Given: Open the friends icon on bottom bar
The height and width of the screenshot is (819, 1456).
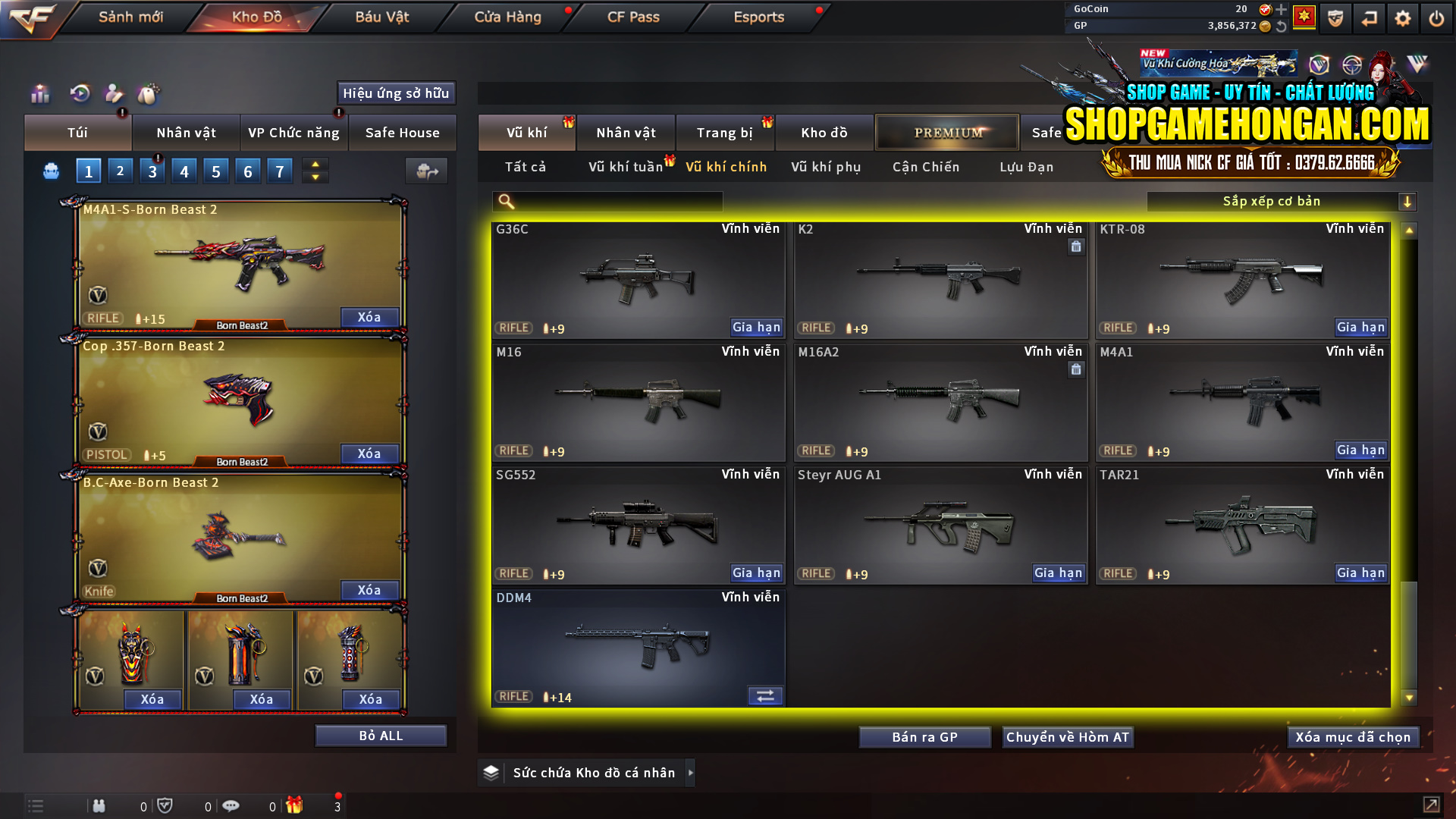Looking at the screenshot, I should pos(99,806).
